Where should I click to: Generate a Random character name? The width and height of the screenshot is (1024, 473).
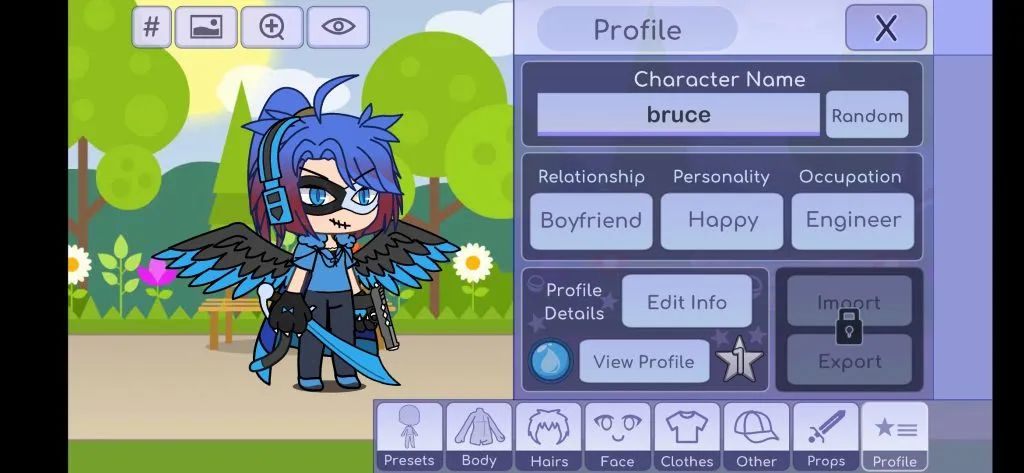click(x=867, y=115)
